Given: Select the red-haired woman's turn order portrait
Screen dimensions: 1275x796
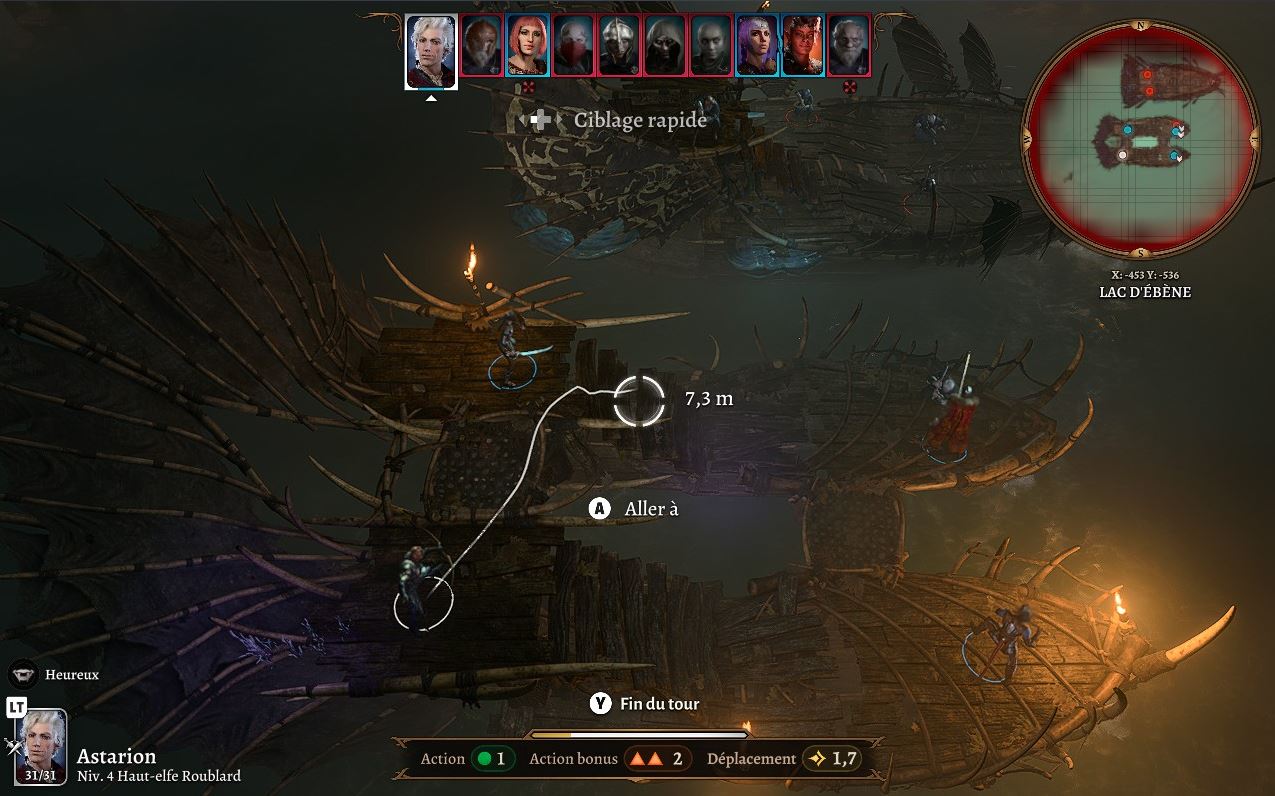Looking at the screenshot, I should coord(527,45).
